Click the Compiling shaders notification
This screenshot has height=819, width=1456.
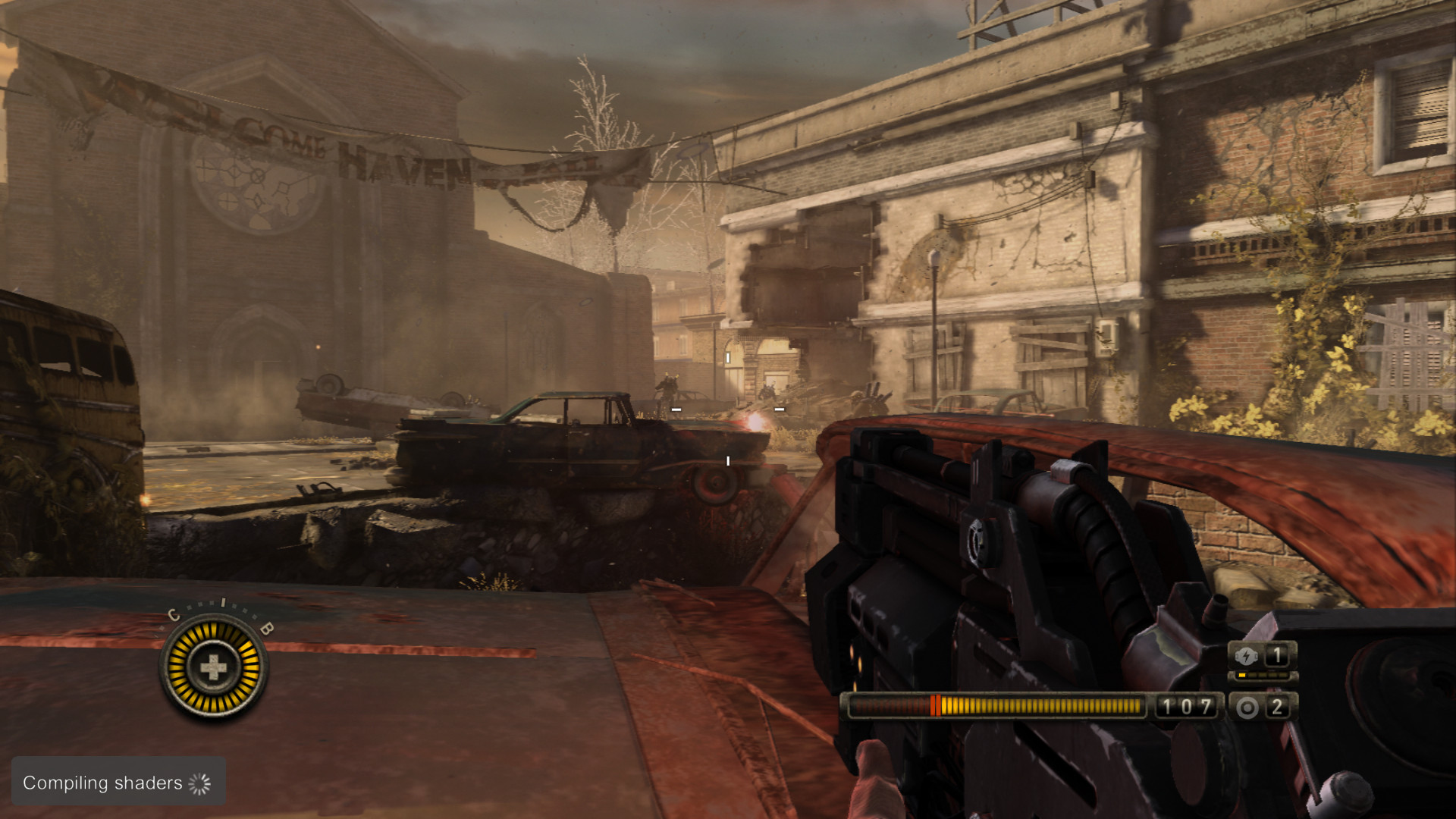[x=118, y=782]
